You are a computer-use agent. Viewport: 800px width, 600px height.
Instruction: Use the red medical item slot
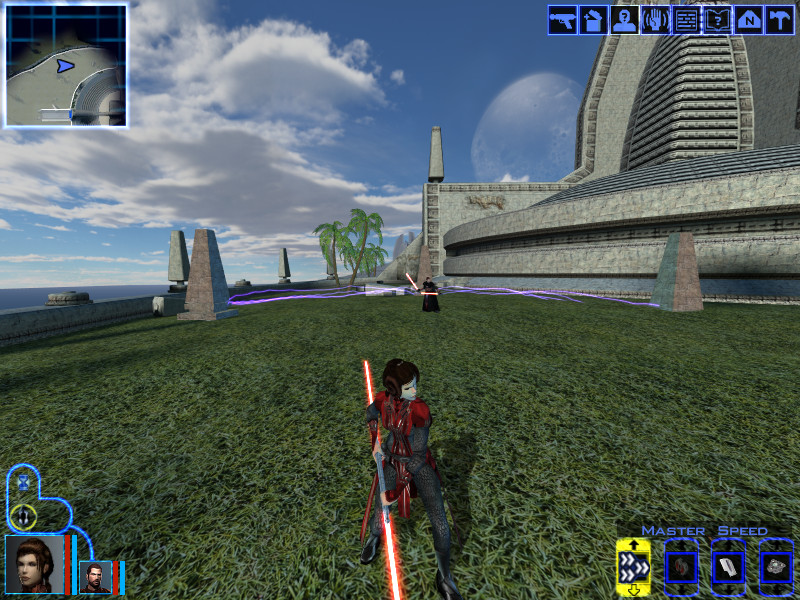[681, 568]
